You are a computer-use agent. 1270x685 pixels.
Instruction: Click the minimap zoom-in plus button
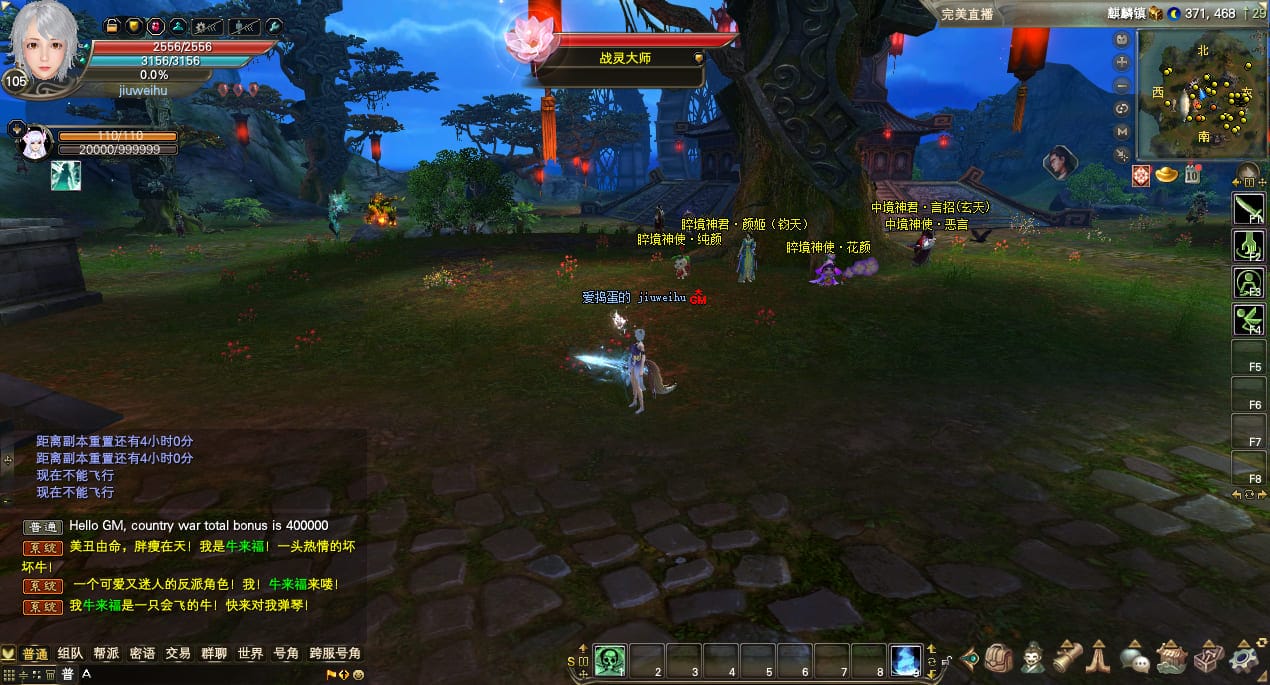click(1122, 62)
